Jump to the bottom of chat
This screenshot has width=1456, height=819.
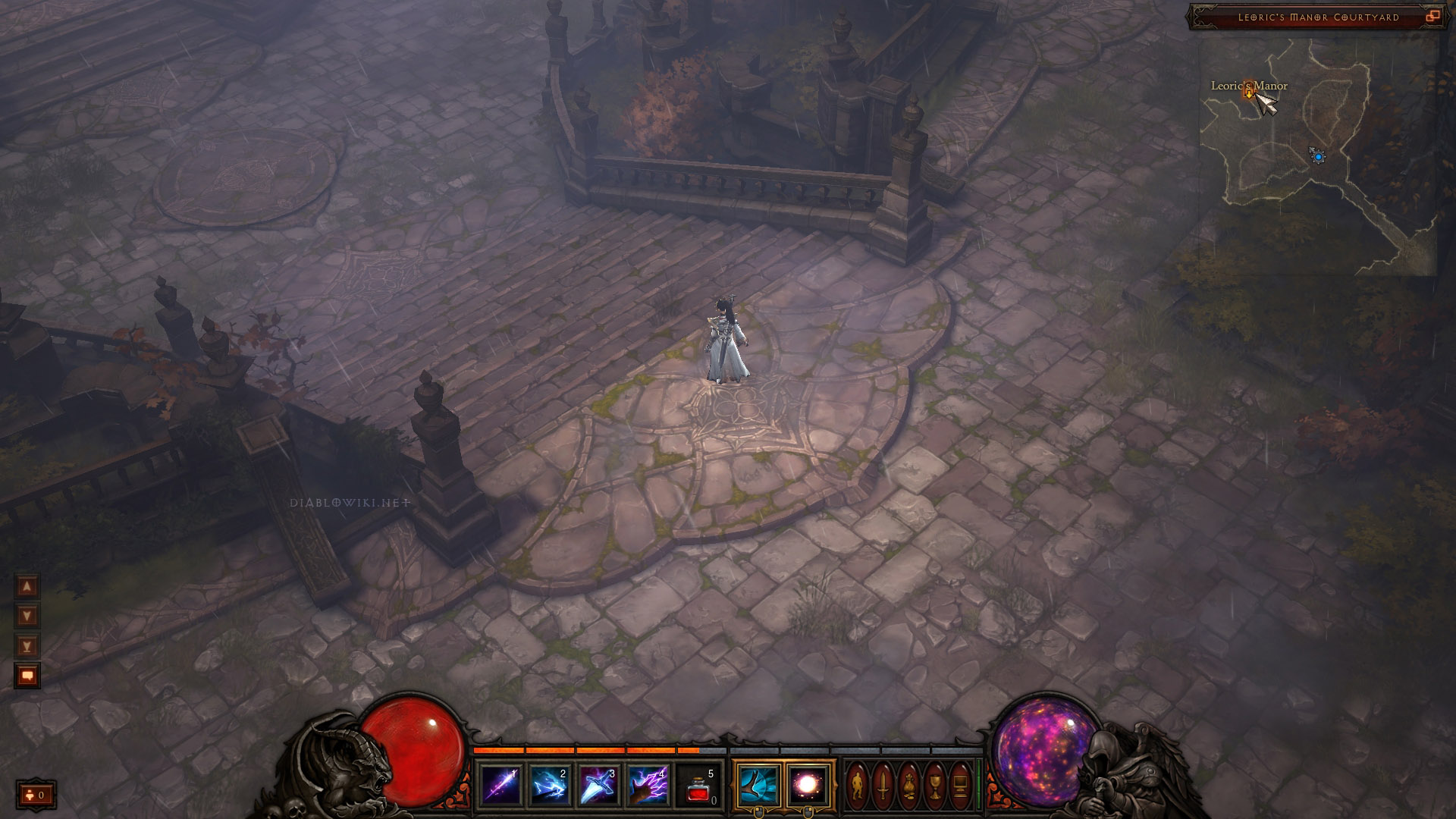coord(27,646)
